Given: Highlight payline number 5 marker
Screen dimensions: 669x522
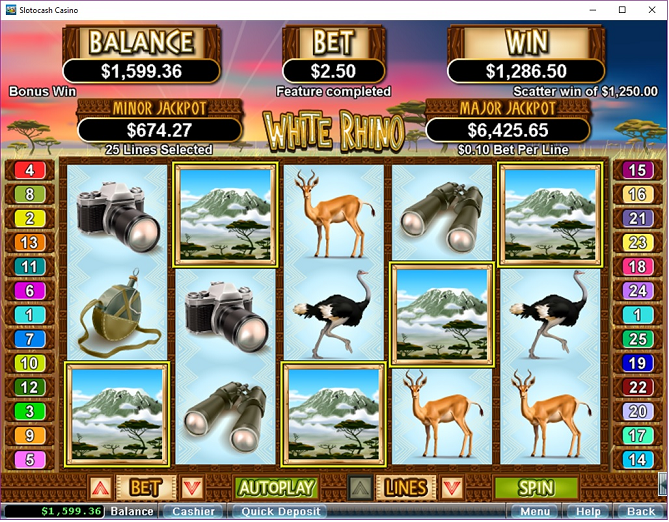Looking at the screenshot, I should coord(30,460).
